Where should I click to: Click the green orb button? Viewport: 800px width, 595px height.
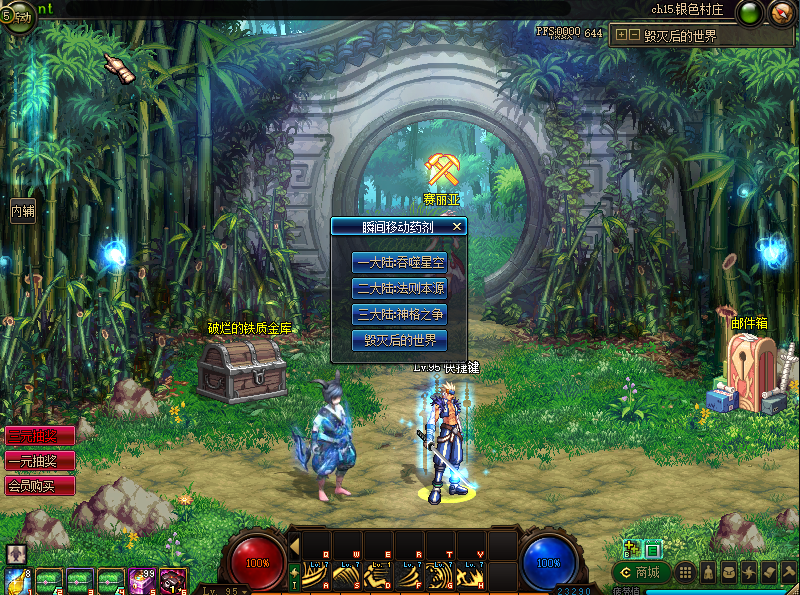(749, 13)
